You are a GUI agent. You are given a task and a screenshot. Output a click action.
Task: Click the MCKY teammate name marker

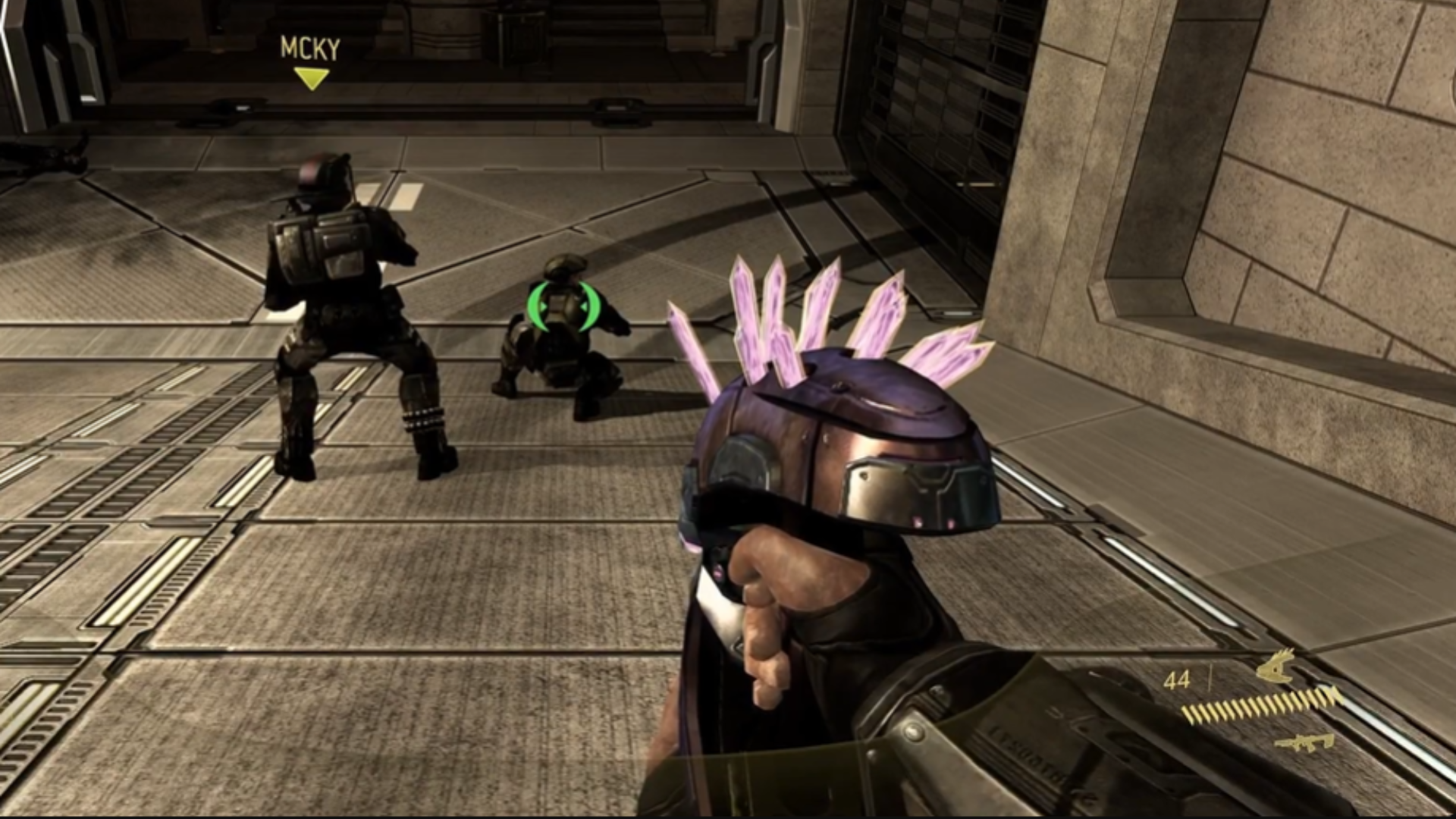[x=310, y=49]
